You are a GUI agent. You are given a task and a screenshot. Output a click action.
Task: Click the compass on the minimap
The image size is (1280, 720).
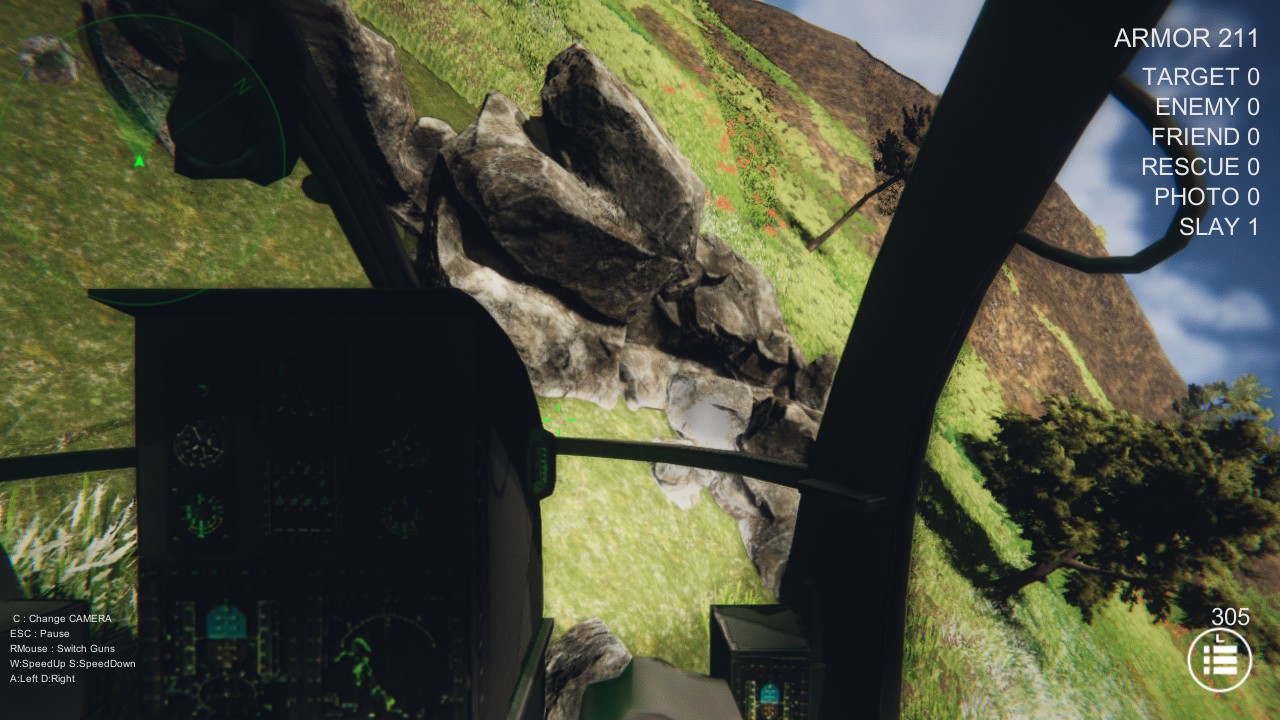240,87
